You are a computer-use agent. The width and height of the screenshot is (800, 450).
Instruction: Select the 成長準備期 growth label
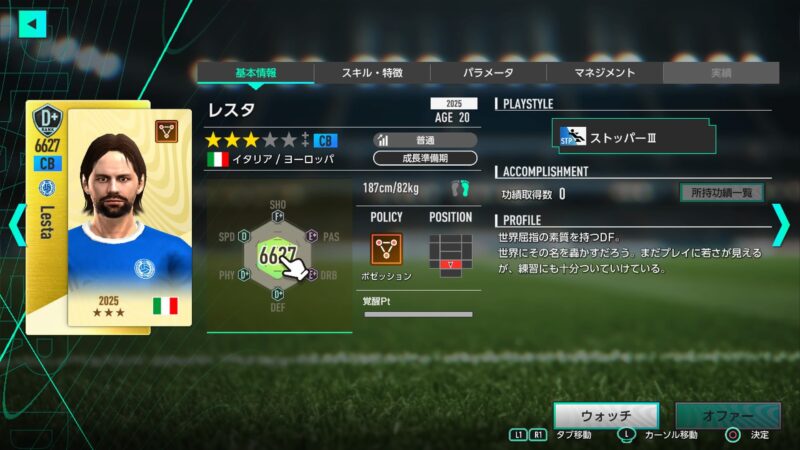[425, 158]
